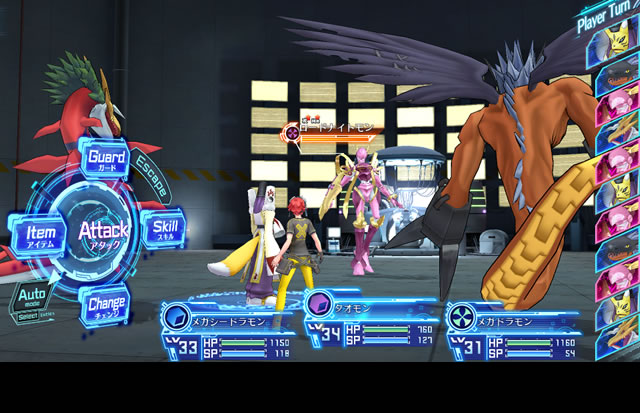
Task: Open the Skill menu
Action: 164,229
